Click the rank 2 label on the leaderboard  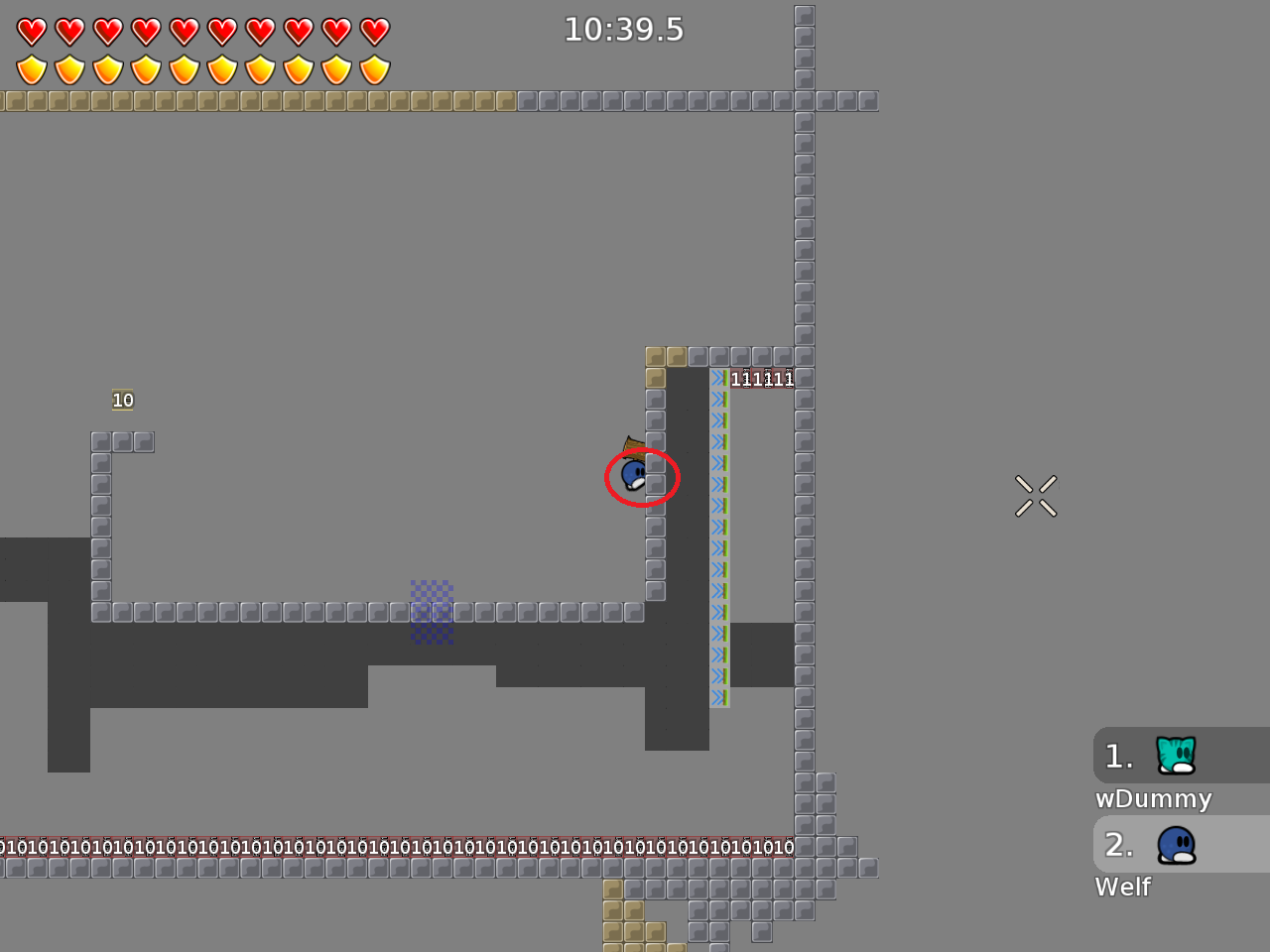[1119, 844]
